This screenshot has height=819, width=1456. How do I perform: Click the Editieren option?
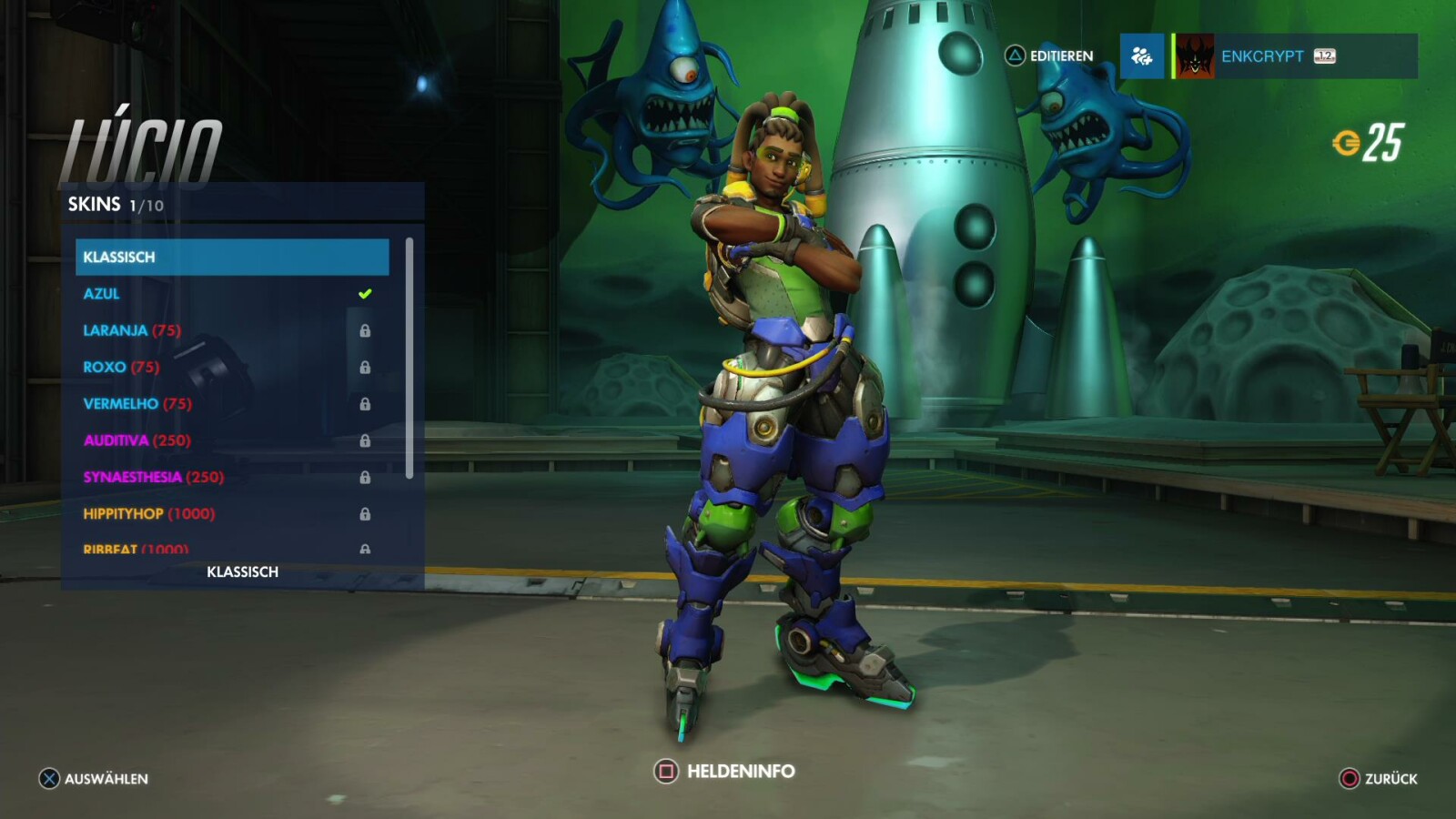[x=1049, y=56]
